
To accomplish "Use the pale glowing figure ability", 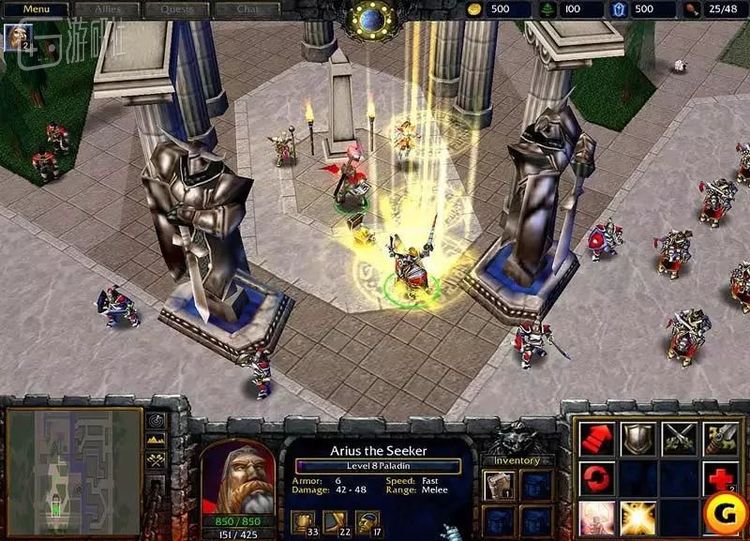I will (597, 518).
